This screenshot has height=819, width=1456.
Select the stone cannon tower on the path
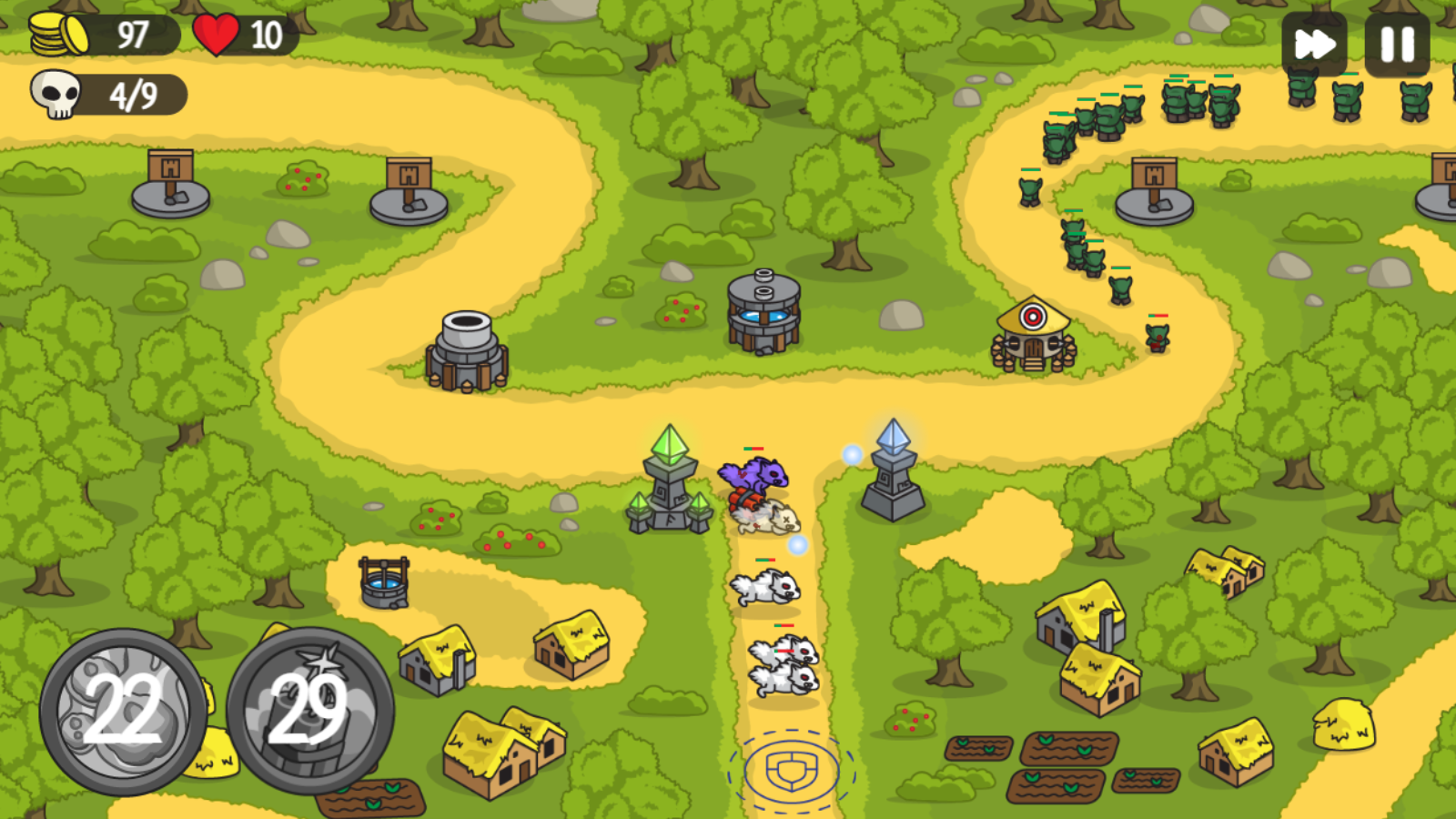[467, 350]
